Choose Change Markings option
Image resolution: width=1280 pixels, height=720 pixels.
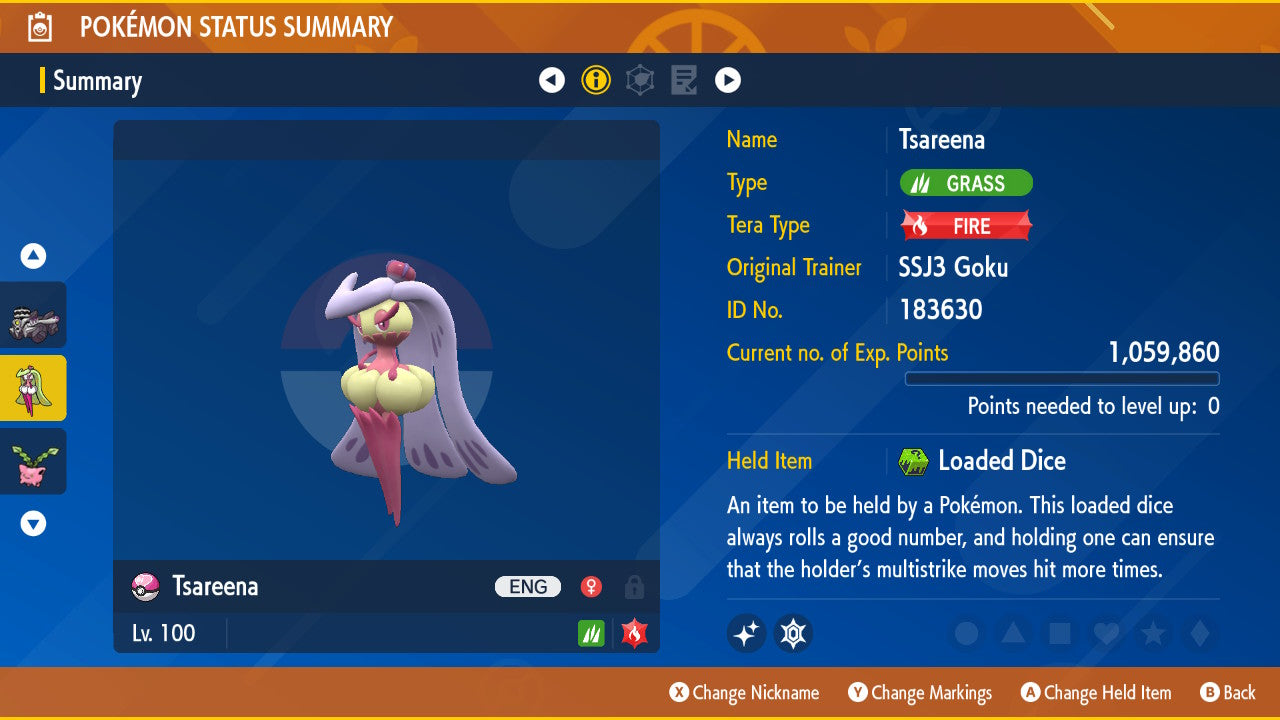(x=920, y=693)
